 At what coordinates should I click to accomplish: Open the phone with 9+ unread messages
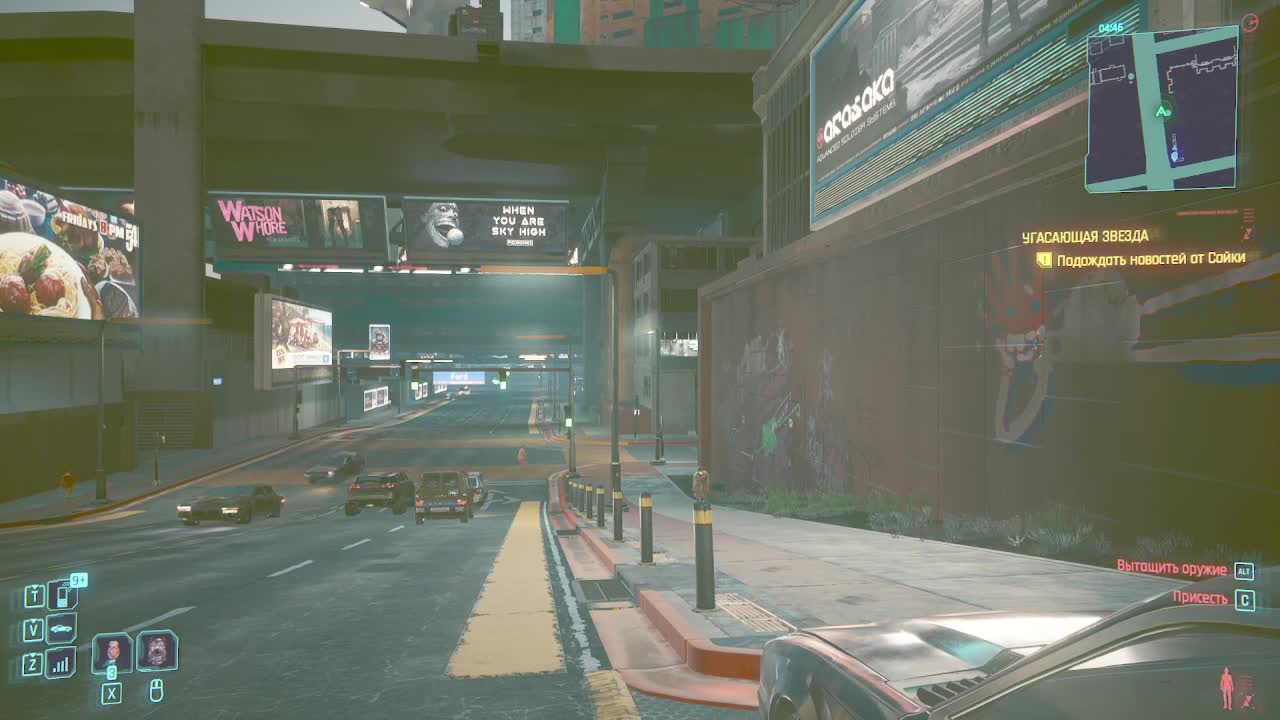[x=61, y=595]
